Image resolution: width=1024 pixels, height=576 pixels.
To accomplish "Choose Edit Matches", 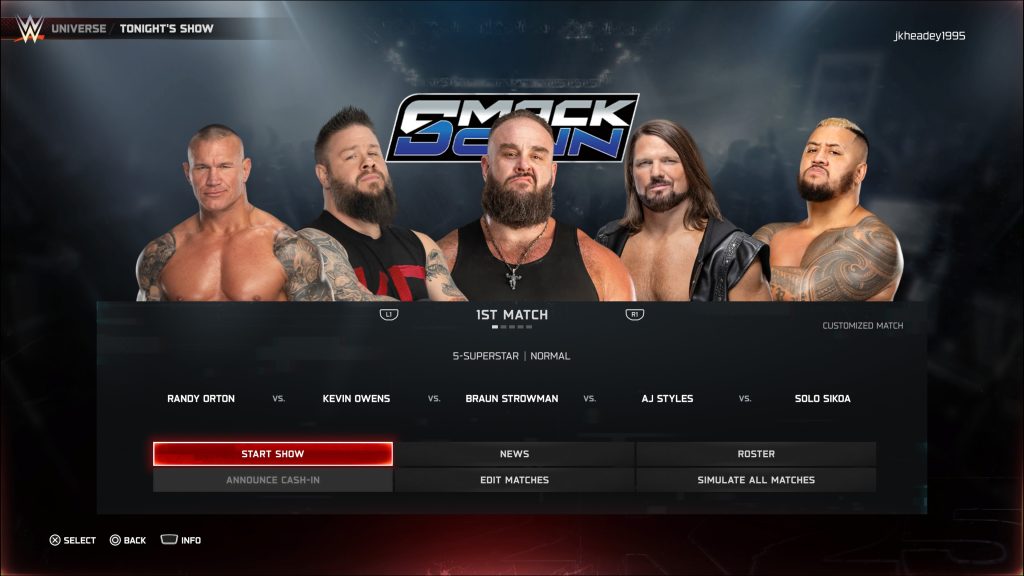I will 514,480.
